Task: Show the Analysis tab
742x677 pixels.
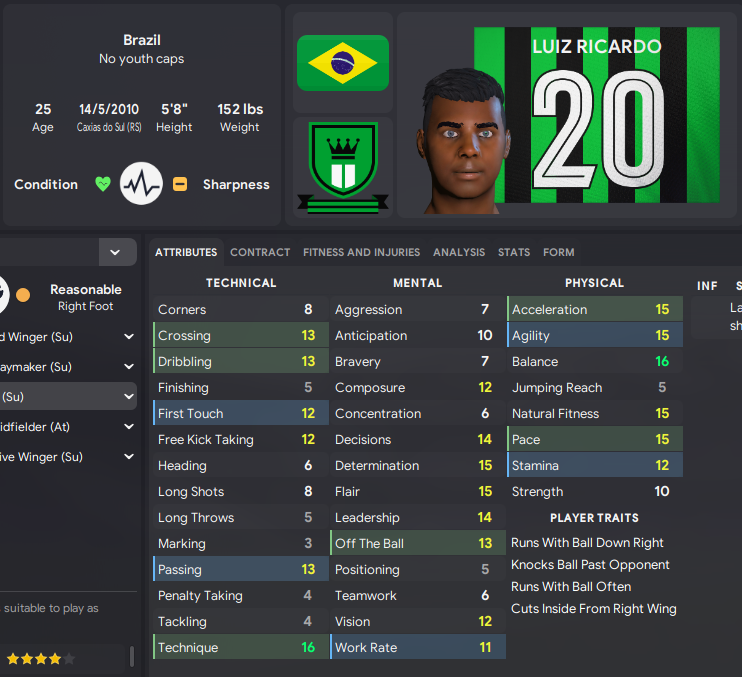Action: click(459, 252)
